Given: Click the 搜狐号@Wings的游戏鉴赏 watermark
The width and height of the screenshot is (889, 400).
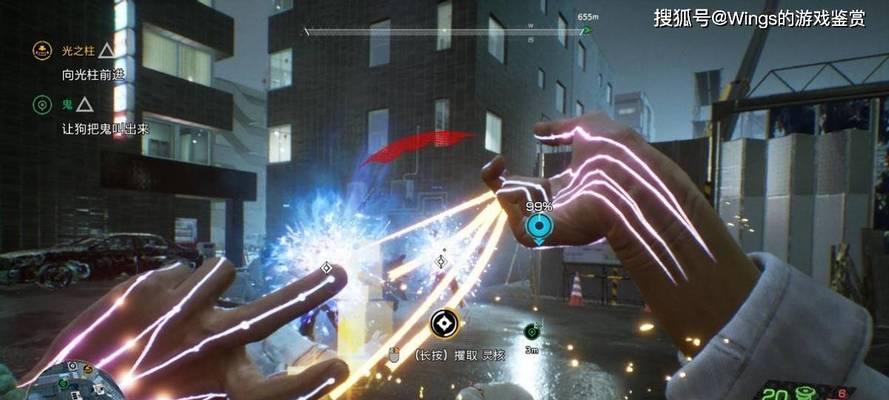Looking at the screenshot, I should [760, 17].
